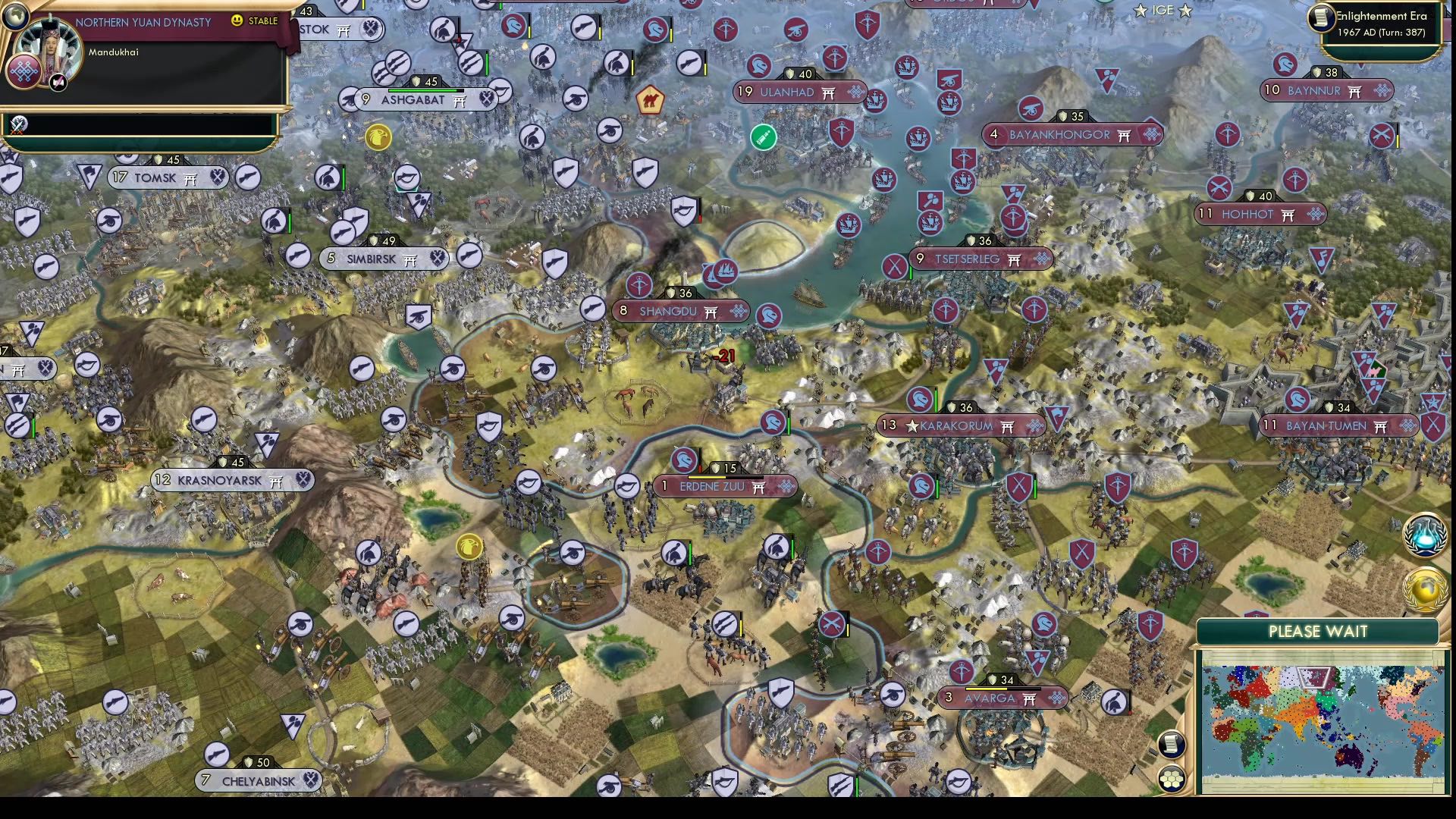Select the golden eagle icon south of Ashgabat
This screenshot has height=819, width=1456.
pos(377,139)
